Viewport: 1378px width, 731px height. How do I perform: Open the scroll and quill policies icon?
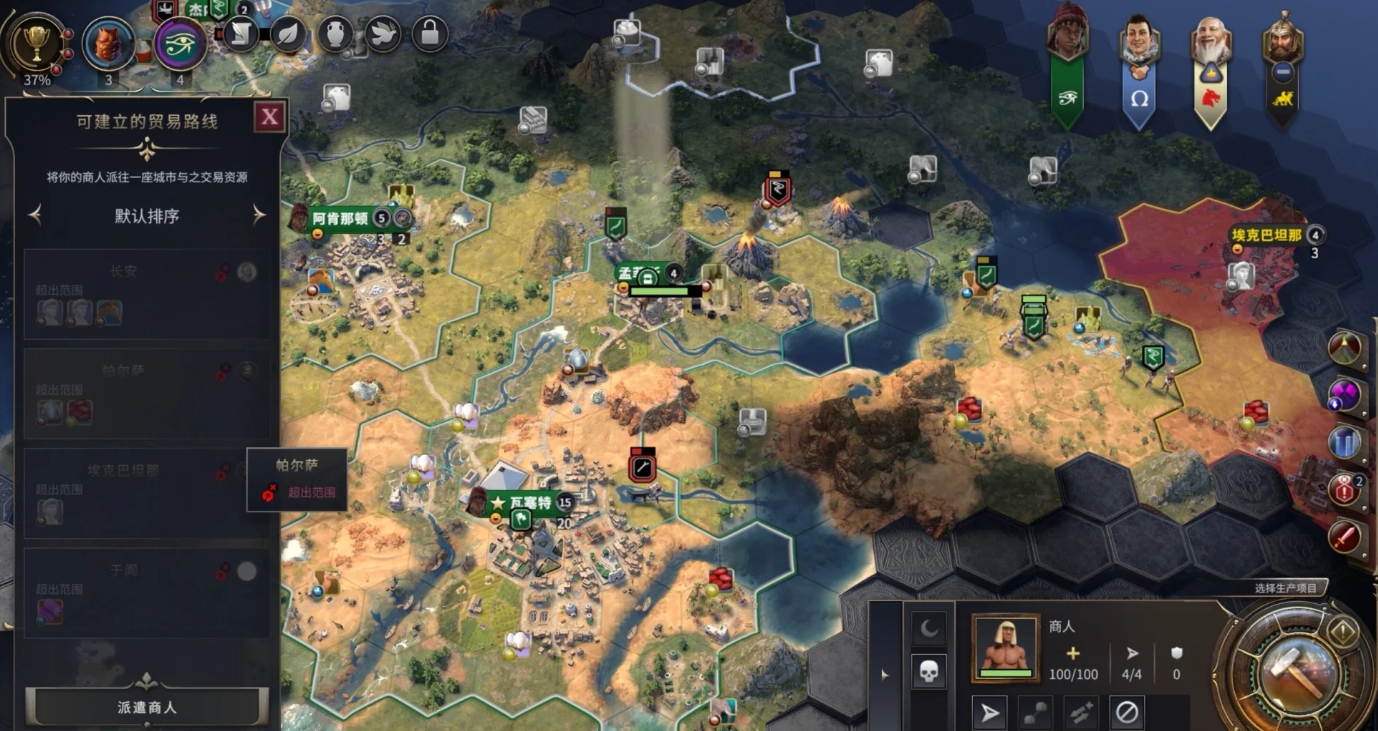[x=241, y=35]
